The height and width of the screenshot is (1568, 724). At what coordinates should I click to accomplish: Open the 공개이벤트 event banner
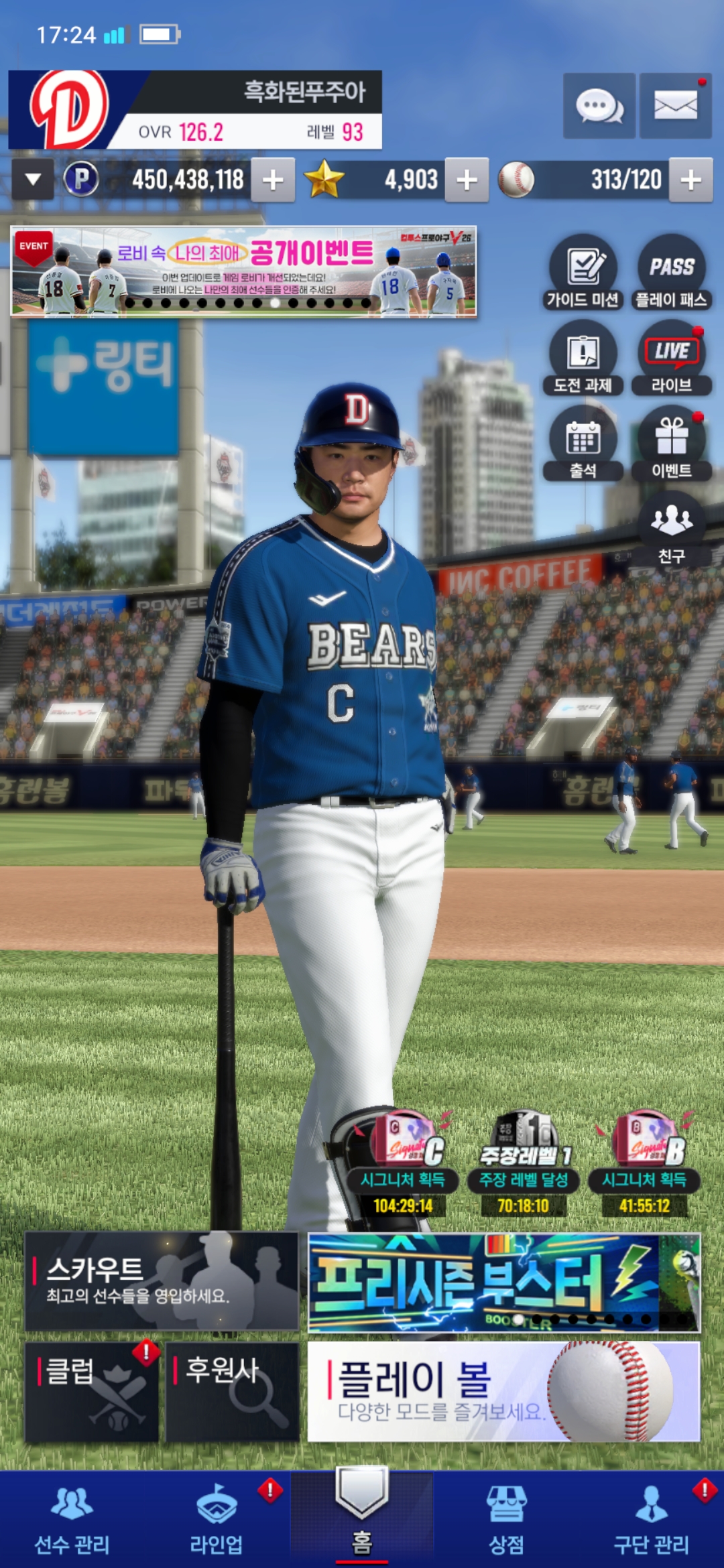243,271
